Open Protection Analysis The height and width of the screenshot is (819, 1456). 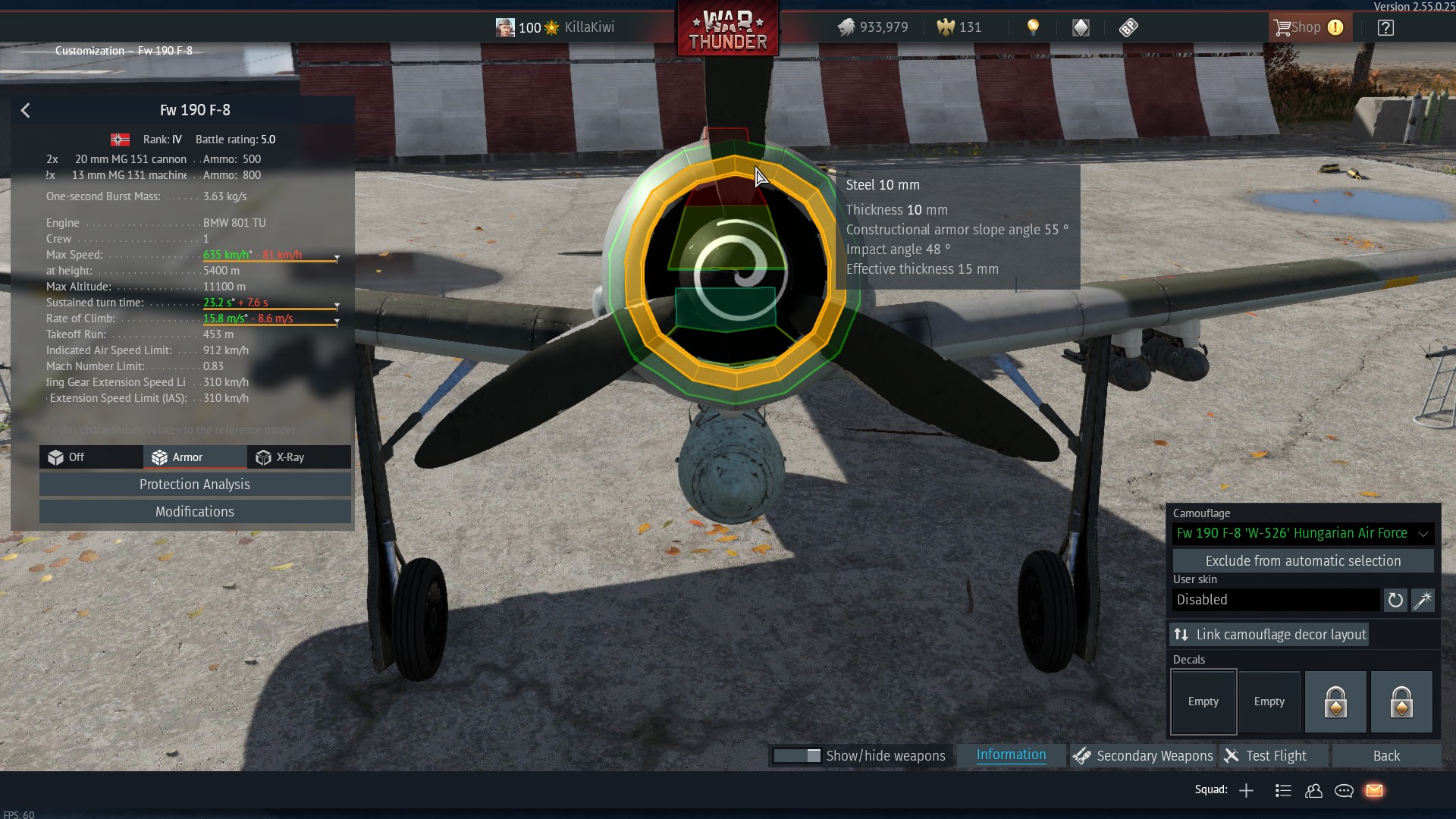click(195, 485)
